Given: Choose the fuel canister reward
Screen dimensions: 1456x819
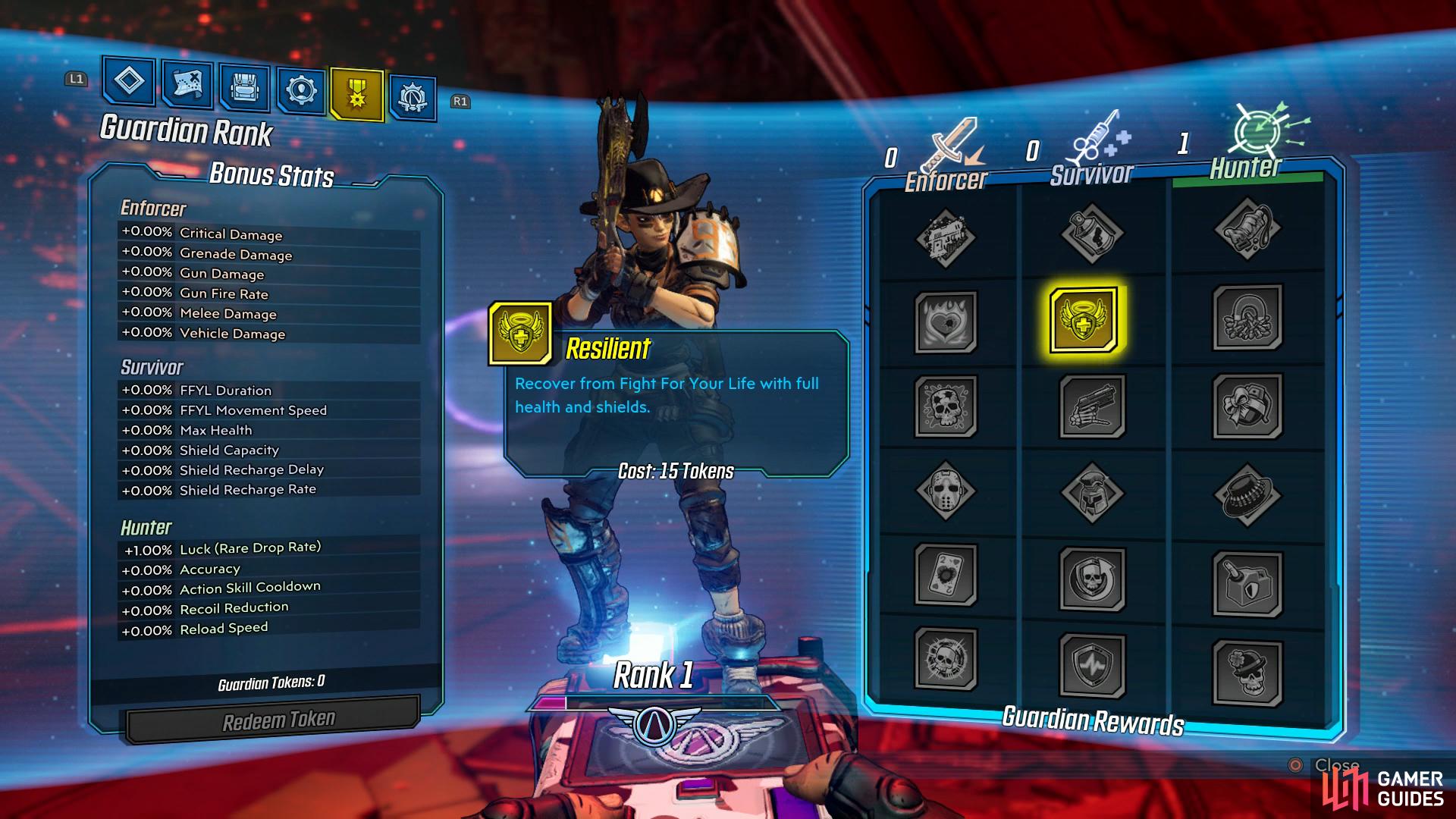Looking at the screenshot, I should pyautogui.click(x=1247, y=583).
